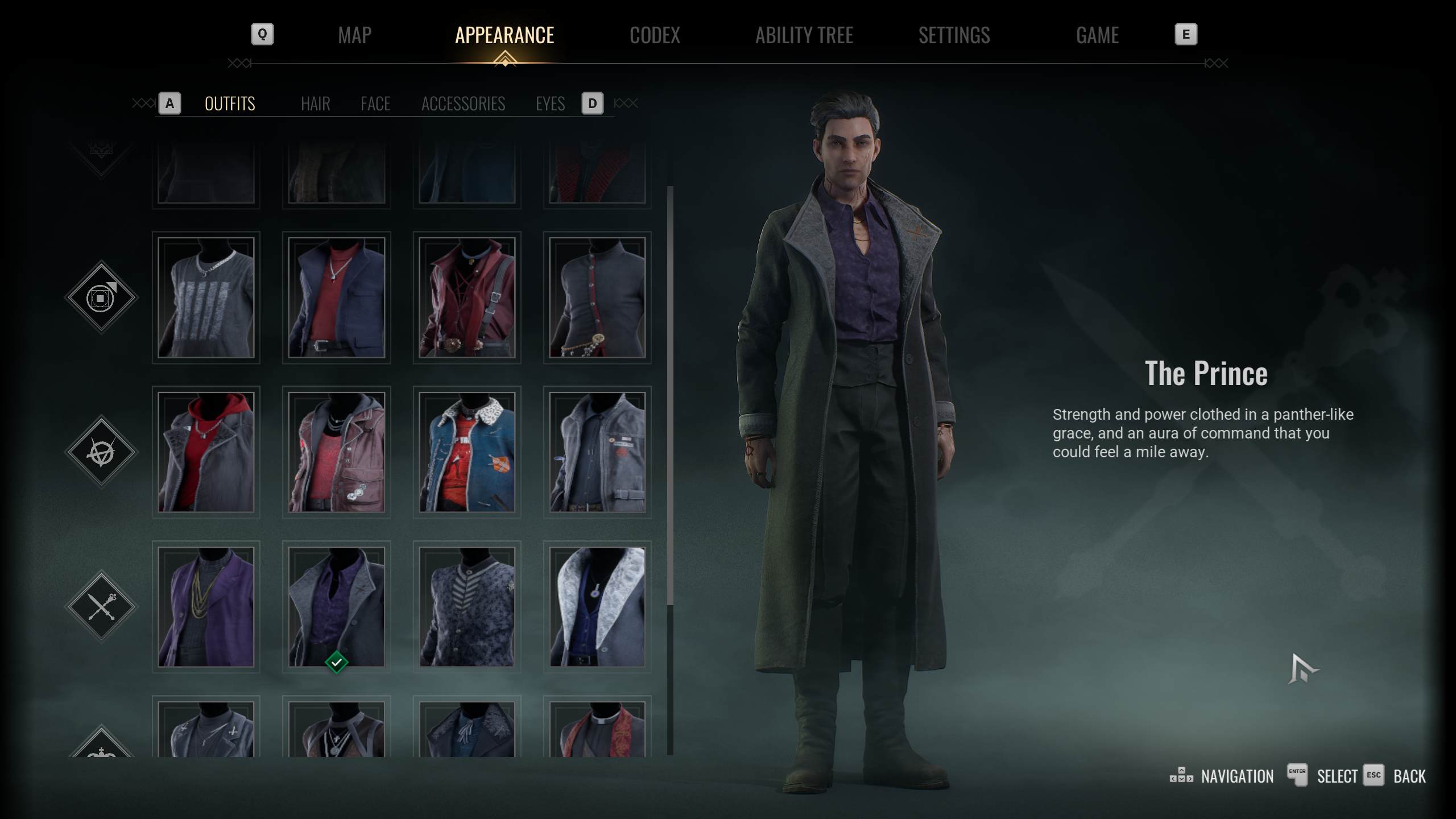Open the Map tab
Viewport: 1456px width, 819px height.
(354, 35)
